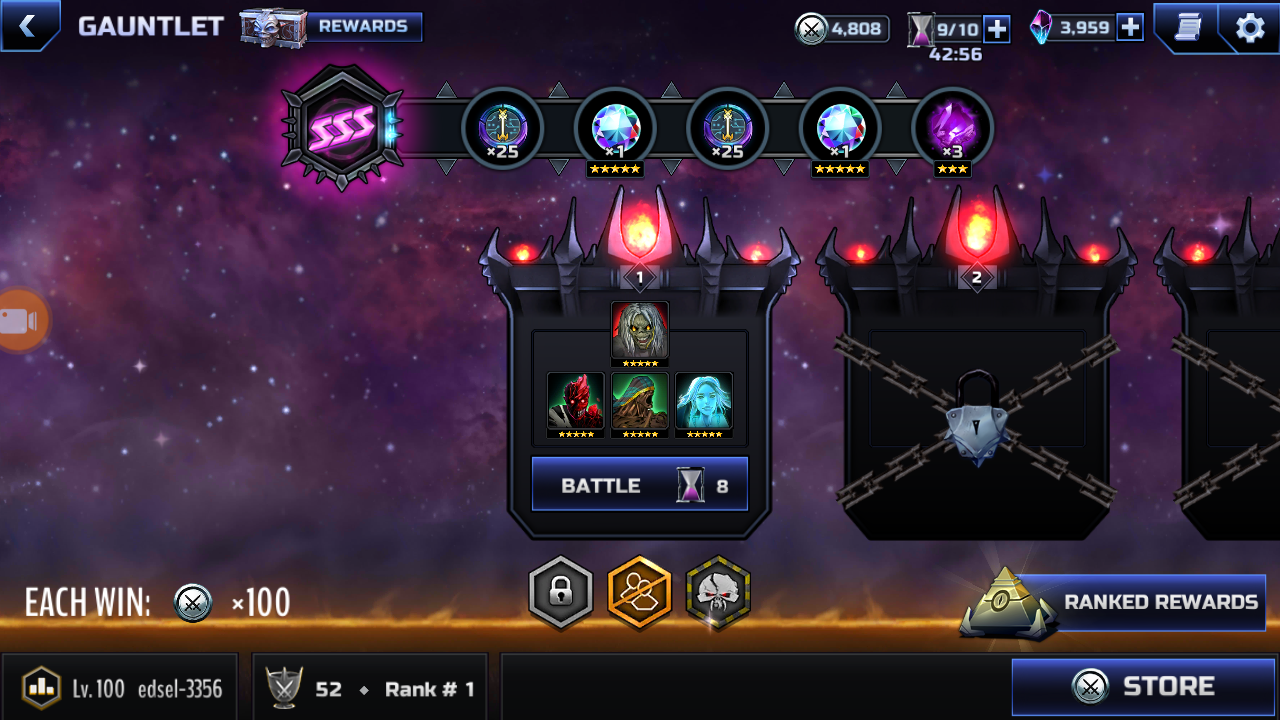The width and height of the screenshot is (1280, 720).
Task: Open the five-star crystal reward node
Action: coord(616,128)
